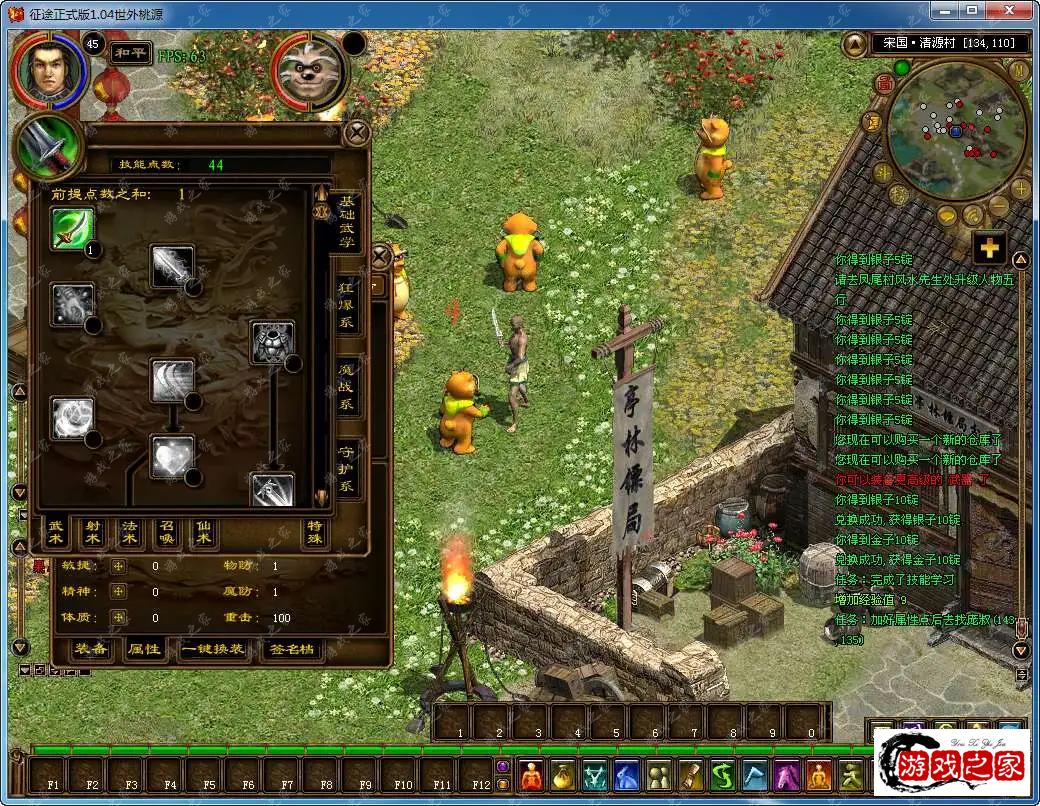Screen dimensions: 1040x806
Task: Click the panda pet portrait
Action: [309, 71]
